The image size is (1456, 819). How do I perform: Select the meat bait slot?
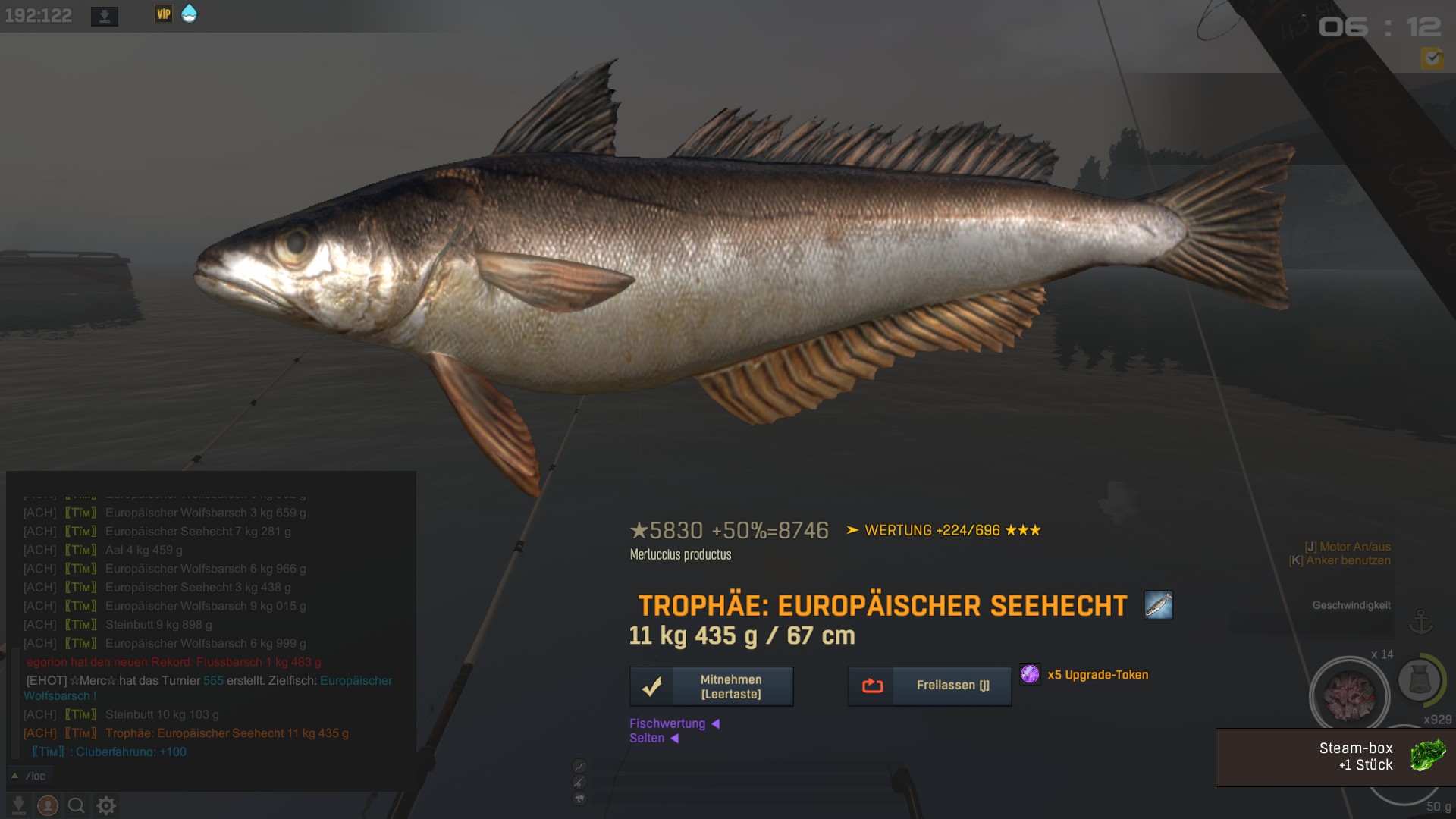point(1349,694)
